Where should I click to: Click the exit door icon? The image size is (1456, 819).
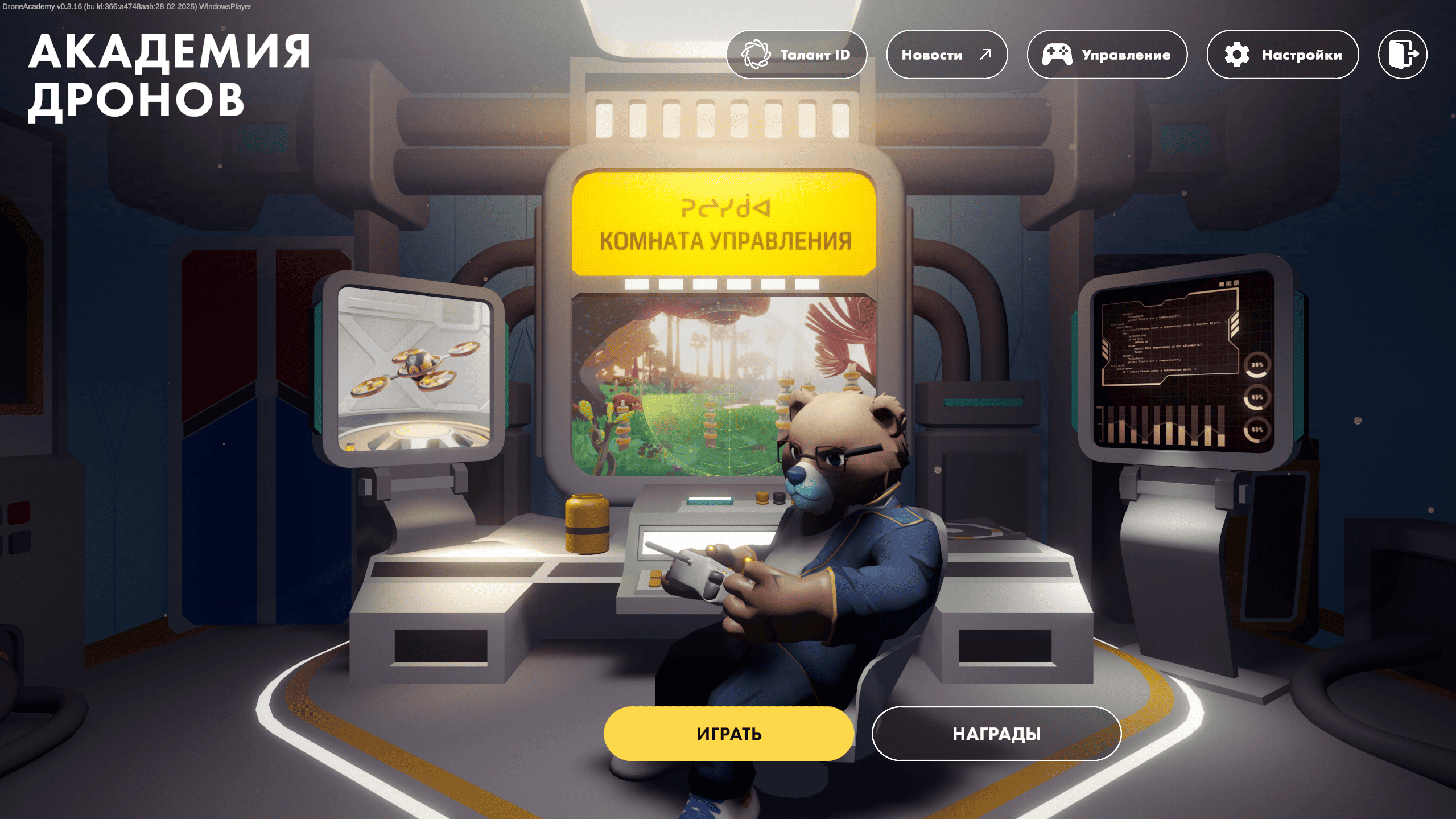pos(1403,55)
